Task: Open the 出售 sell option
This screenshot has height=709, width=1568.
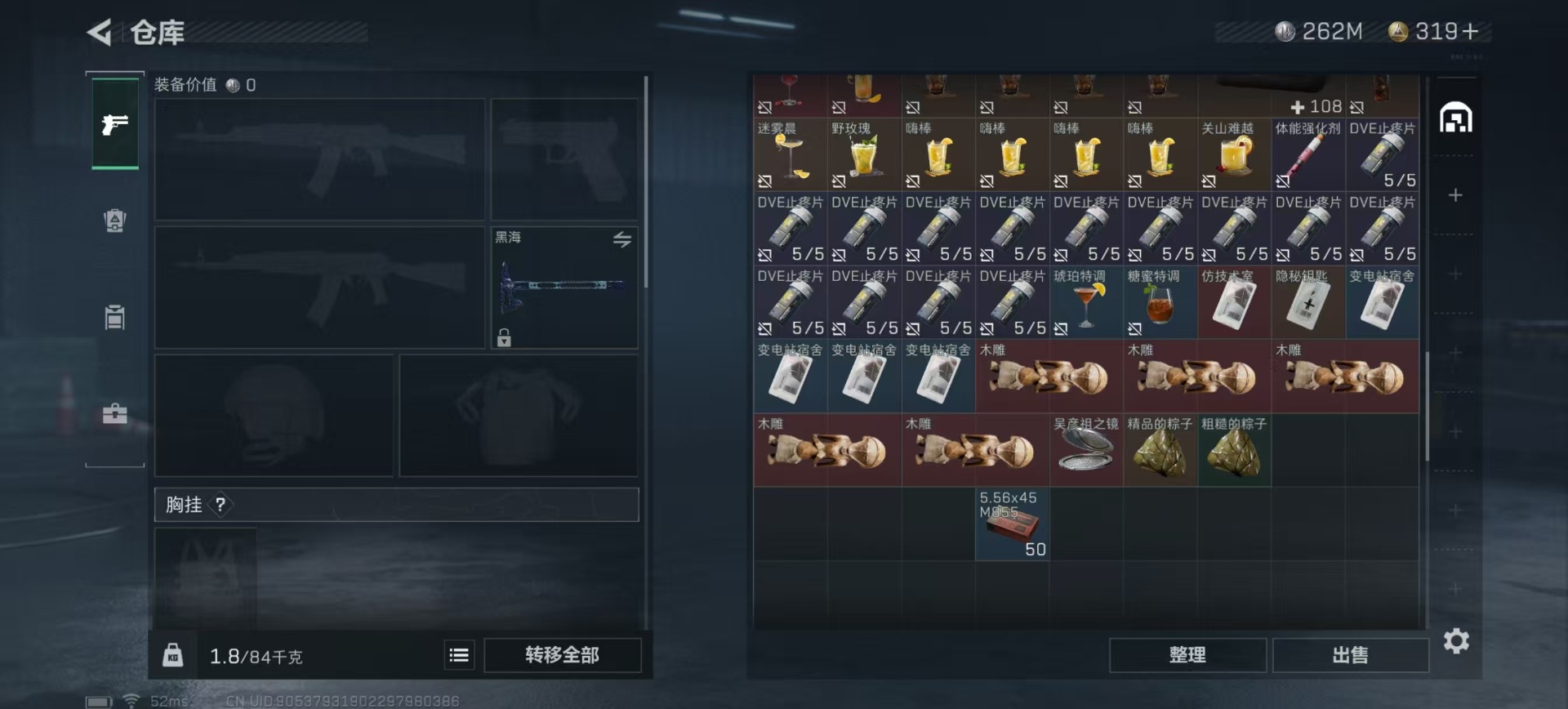Action: point(1350,655)
